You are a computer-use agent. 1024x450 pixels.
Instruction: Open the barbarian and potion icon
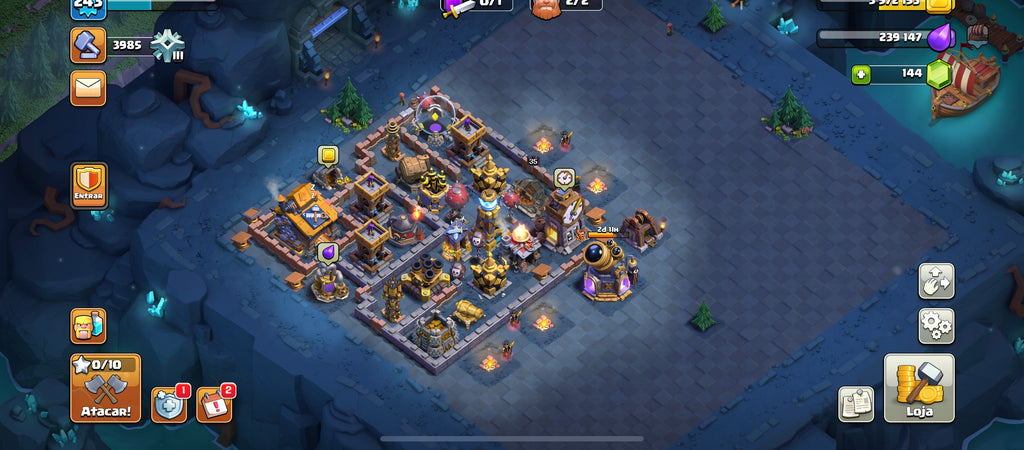point(88,326)
